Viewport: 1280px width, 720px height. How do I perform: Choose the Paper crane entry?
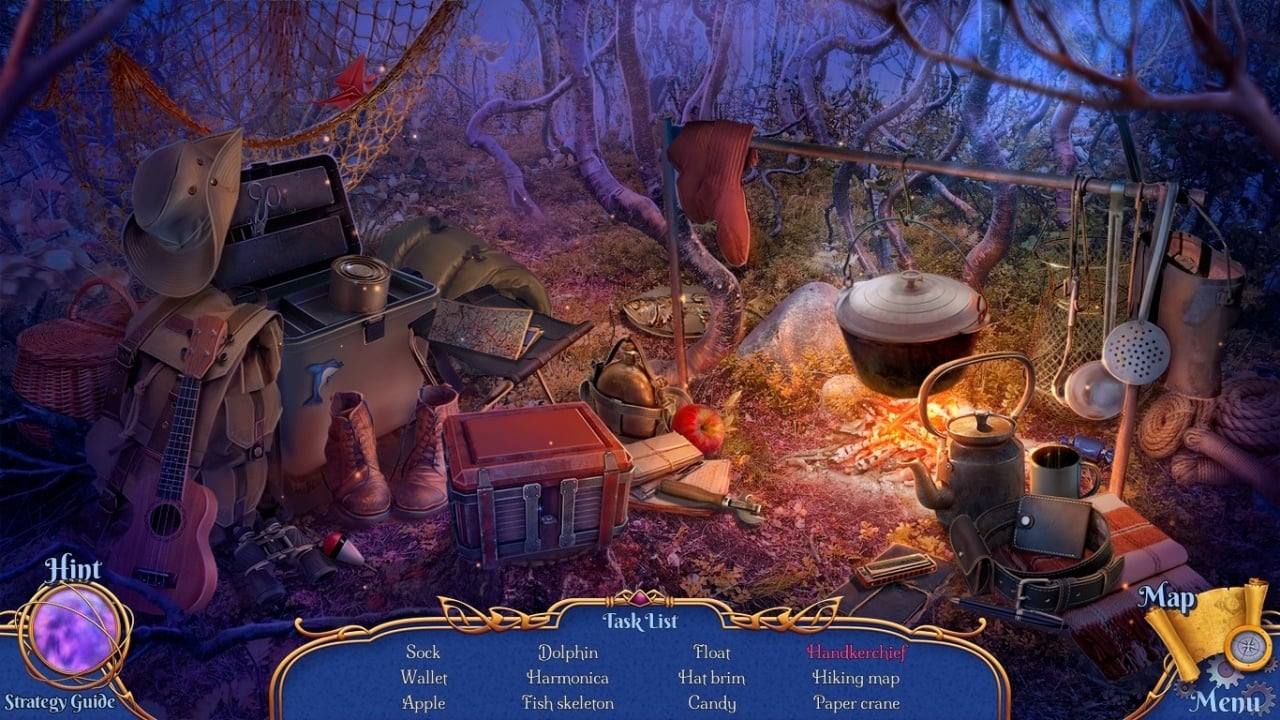pos(856,703)
